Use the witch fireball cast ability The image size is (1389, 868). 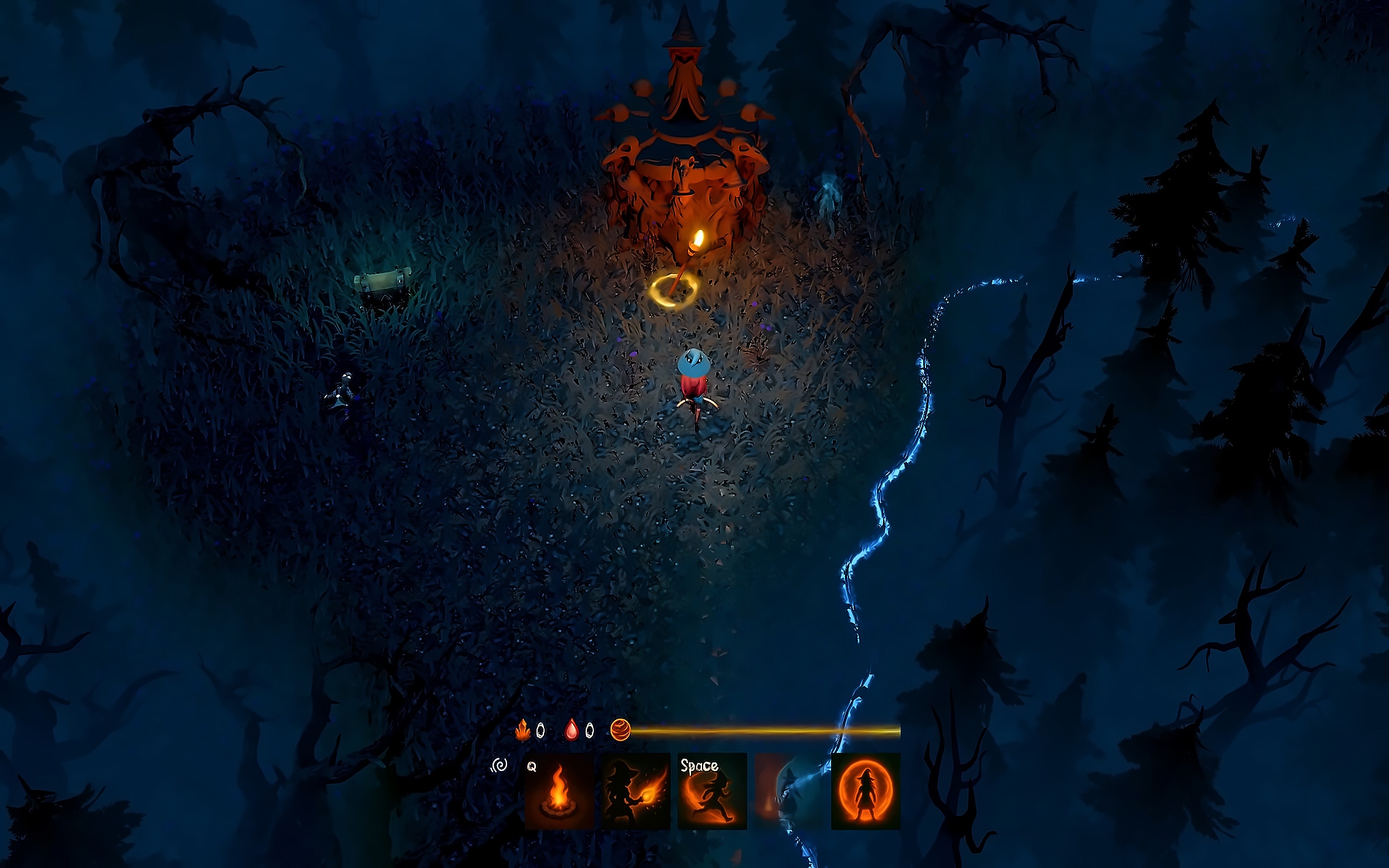pyautogui.click(x=635, y=791)
